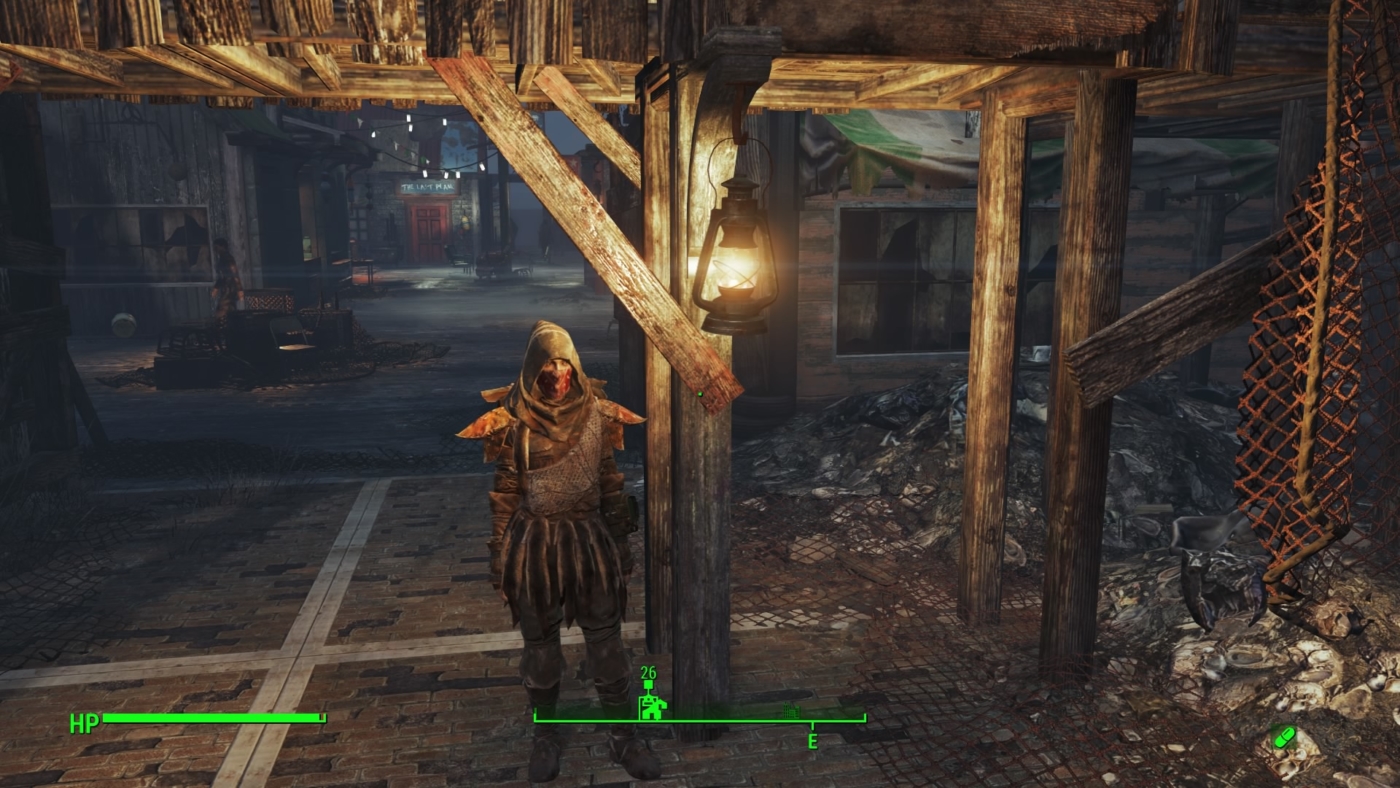
Task: Select the E direction marker on the compass
Action: pyautogui.click(x=812, y=738)
